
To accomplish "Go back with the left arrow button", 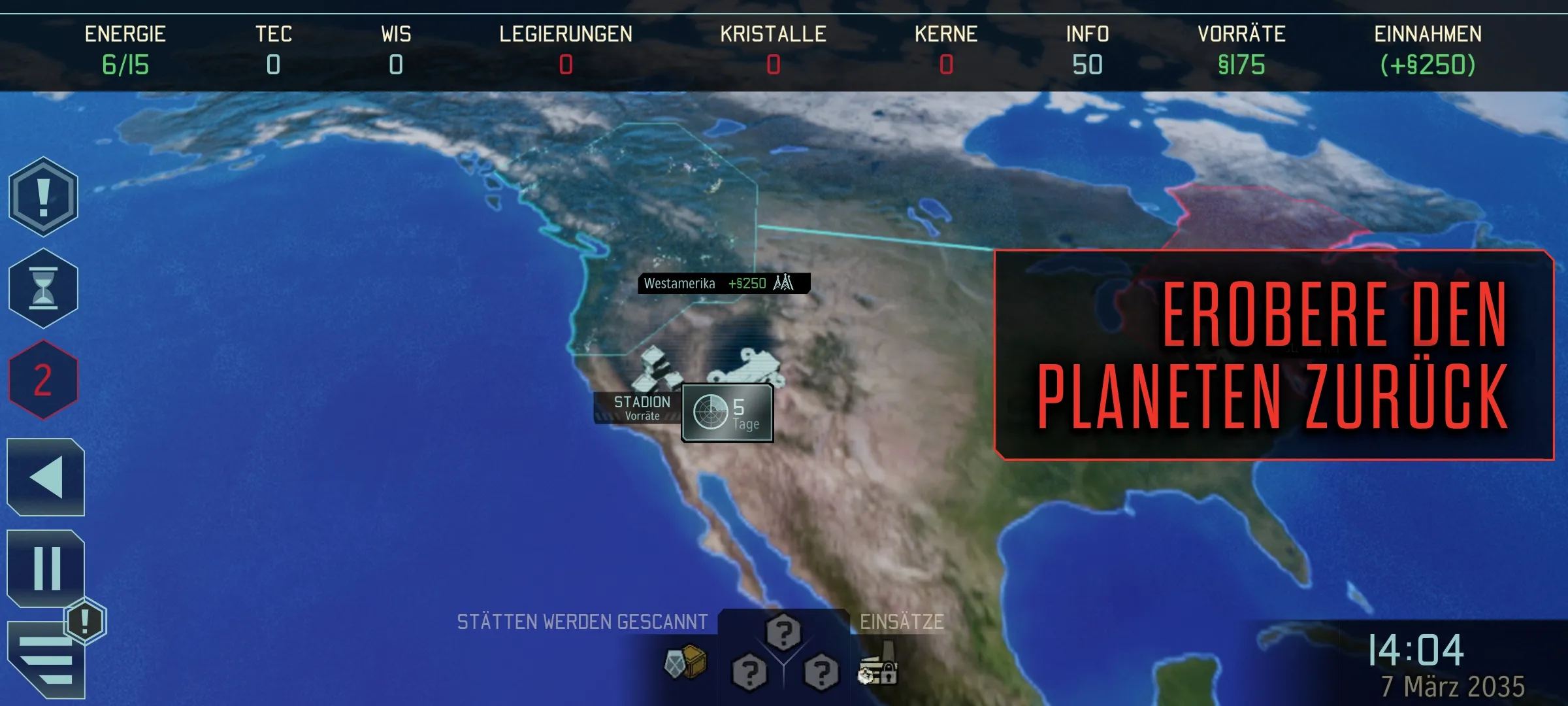I will pyautogui.click(x=46, y=477).
